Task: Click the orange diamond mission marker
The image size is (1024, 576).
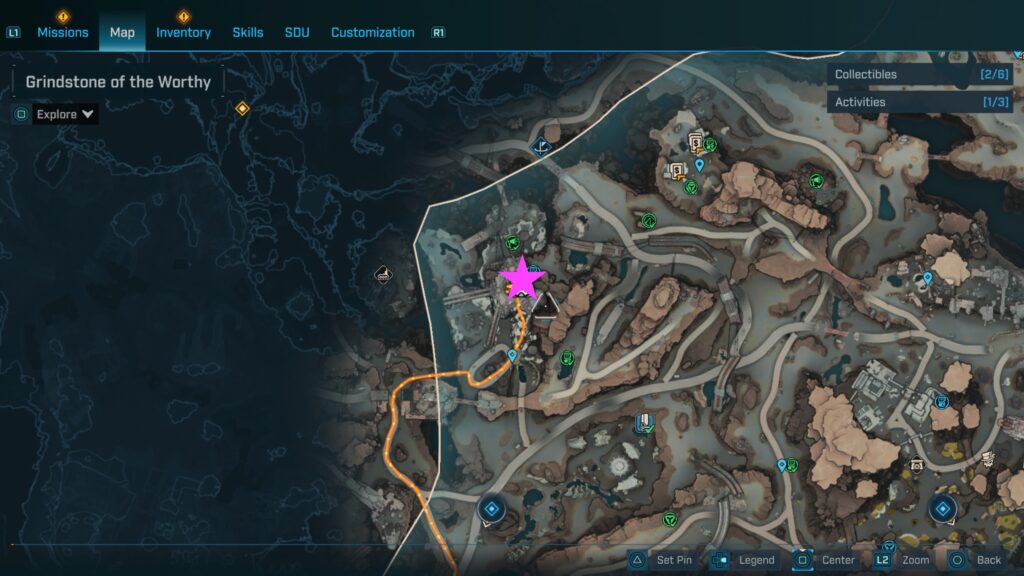Action: point(241,108)
